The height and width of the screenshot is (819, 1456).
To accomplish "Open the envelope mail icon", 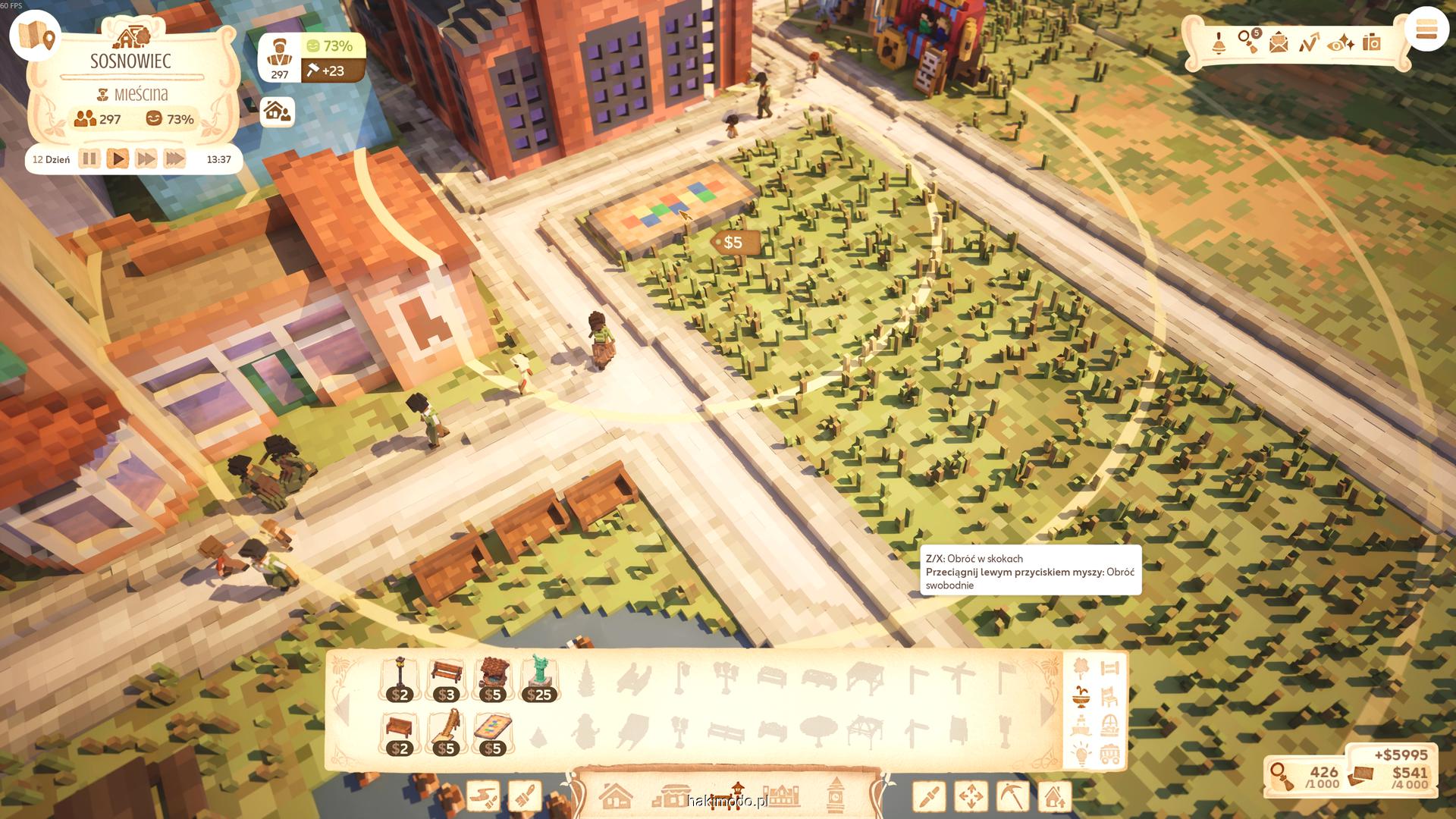I will tap(1279, 42).
